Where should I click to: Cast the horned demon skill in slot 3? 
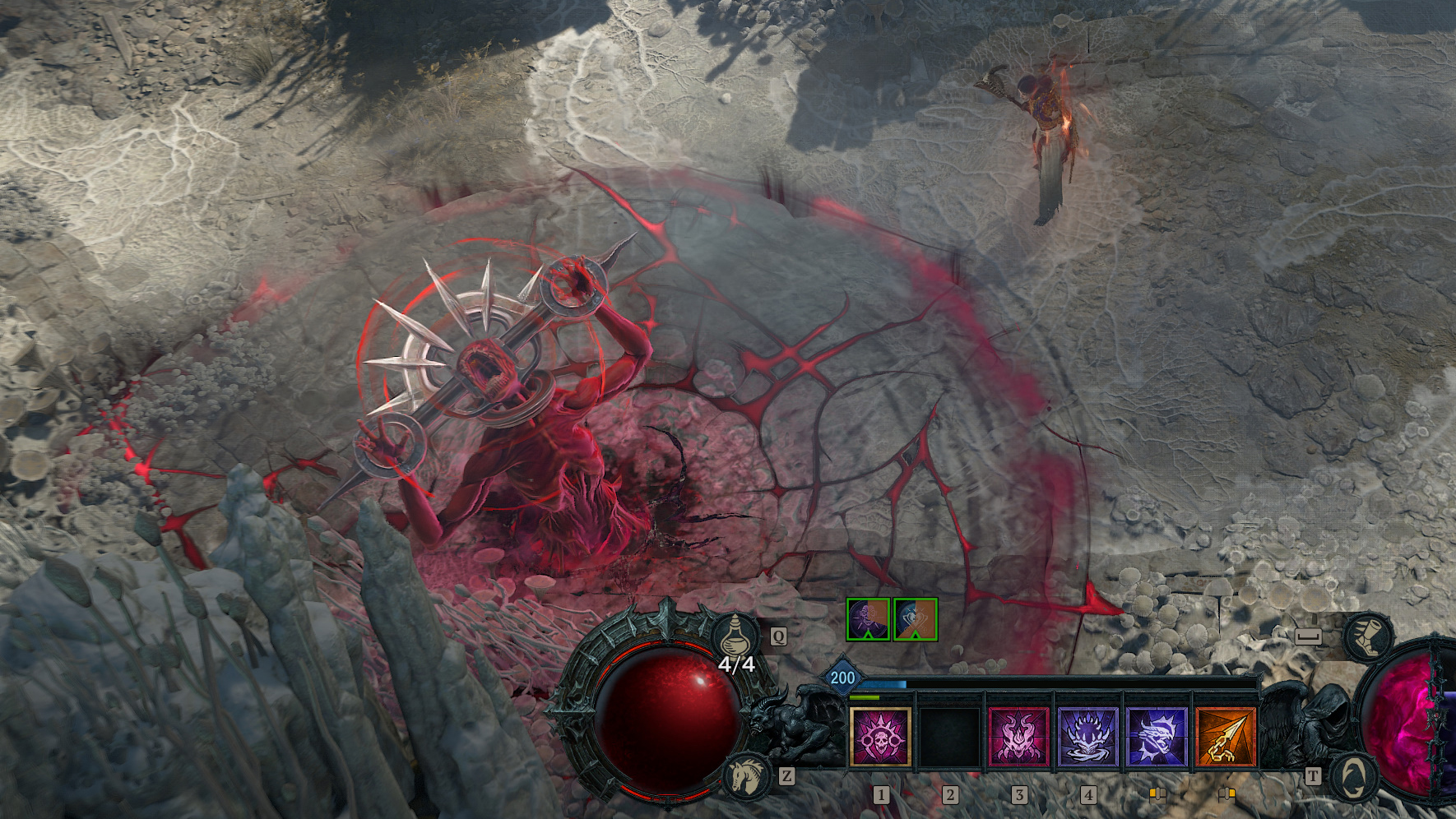point(1018,737)
